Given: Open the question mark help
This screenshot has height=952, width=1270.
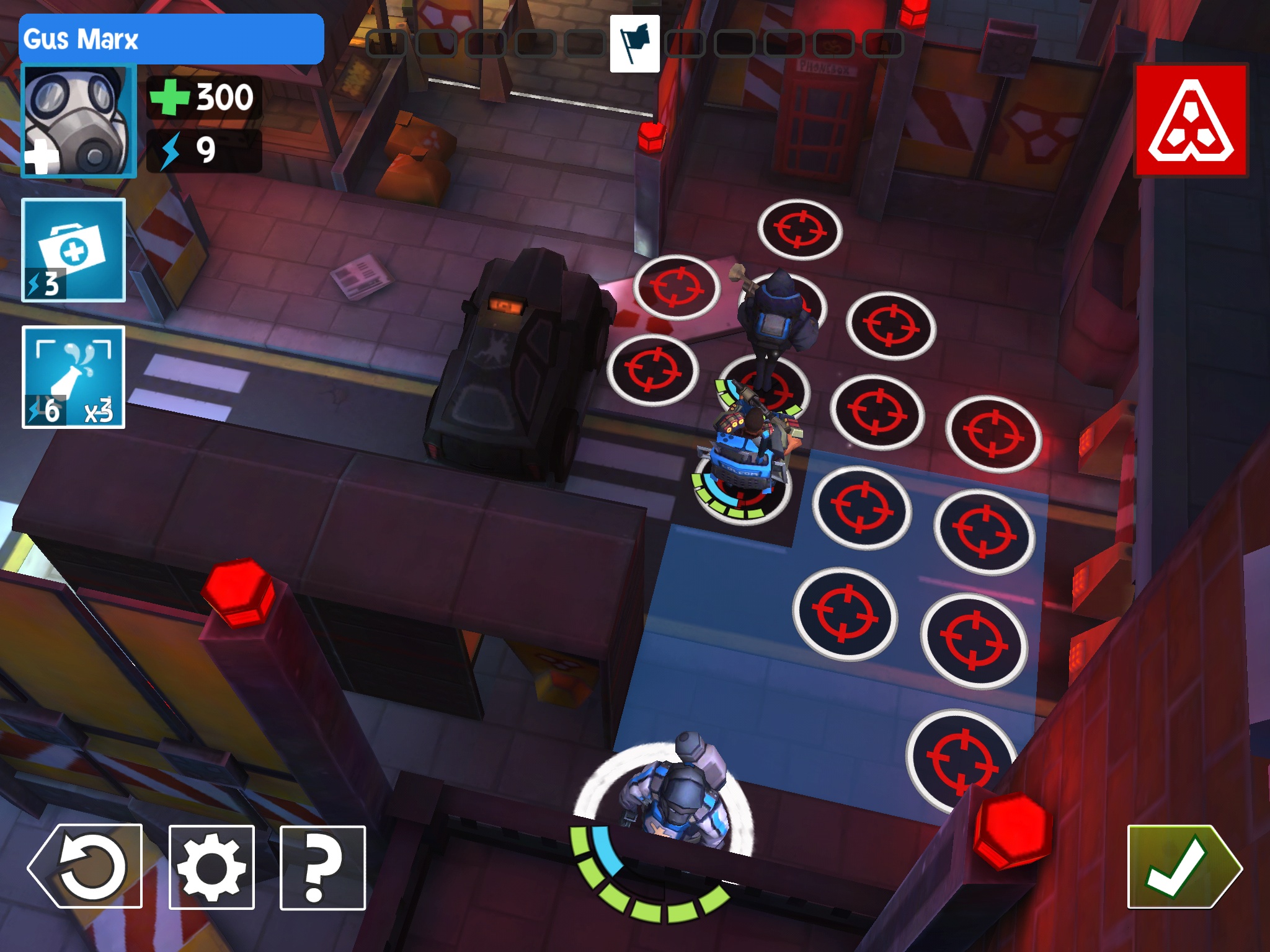Looking at the screenshot, I should tap(322, 867).
